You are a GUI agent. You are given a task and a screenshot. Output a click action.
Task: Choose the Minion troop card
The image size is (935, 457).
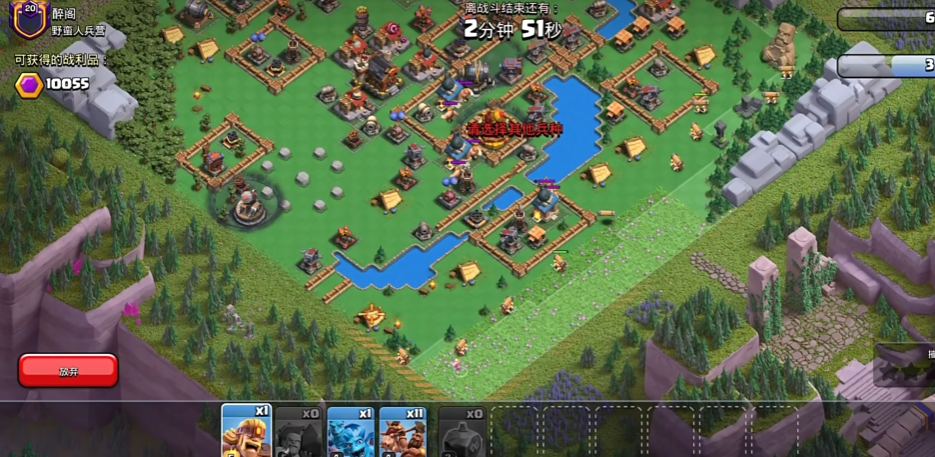coord(351,431)
